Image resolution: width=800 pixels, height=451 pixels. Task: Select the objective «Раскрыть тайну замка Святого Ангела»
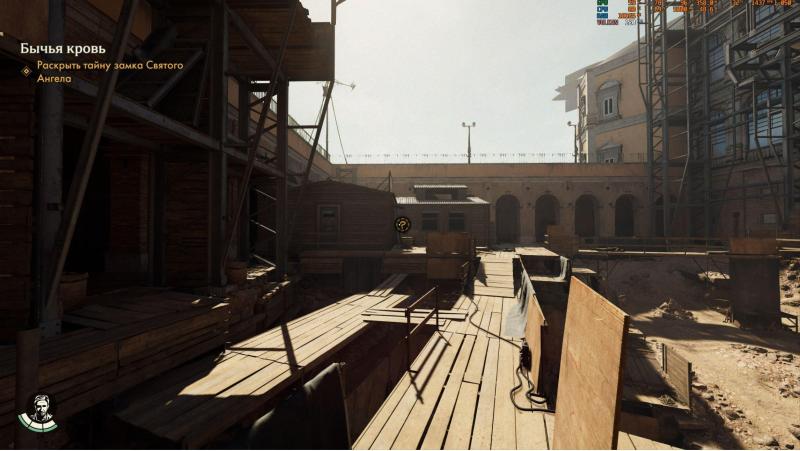click(109, 71)
